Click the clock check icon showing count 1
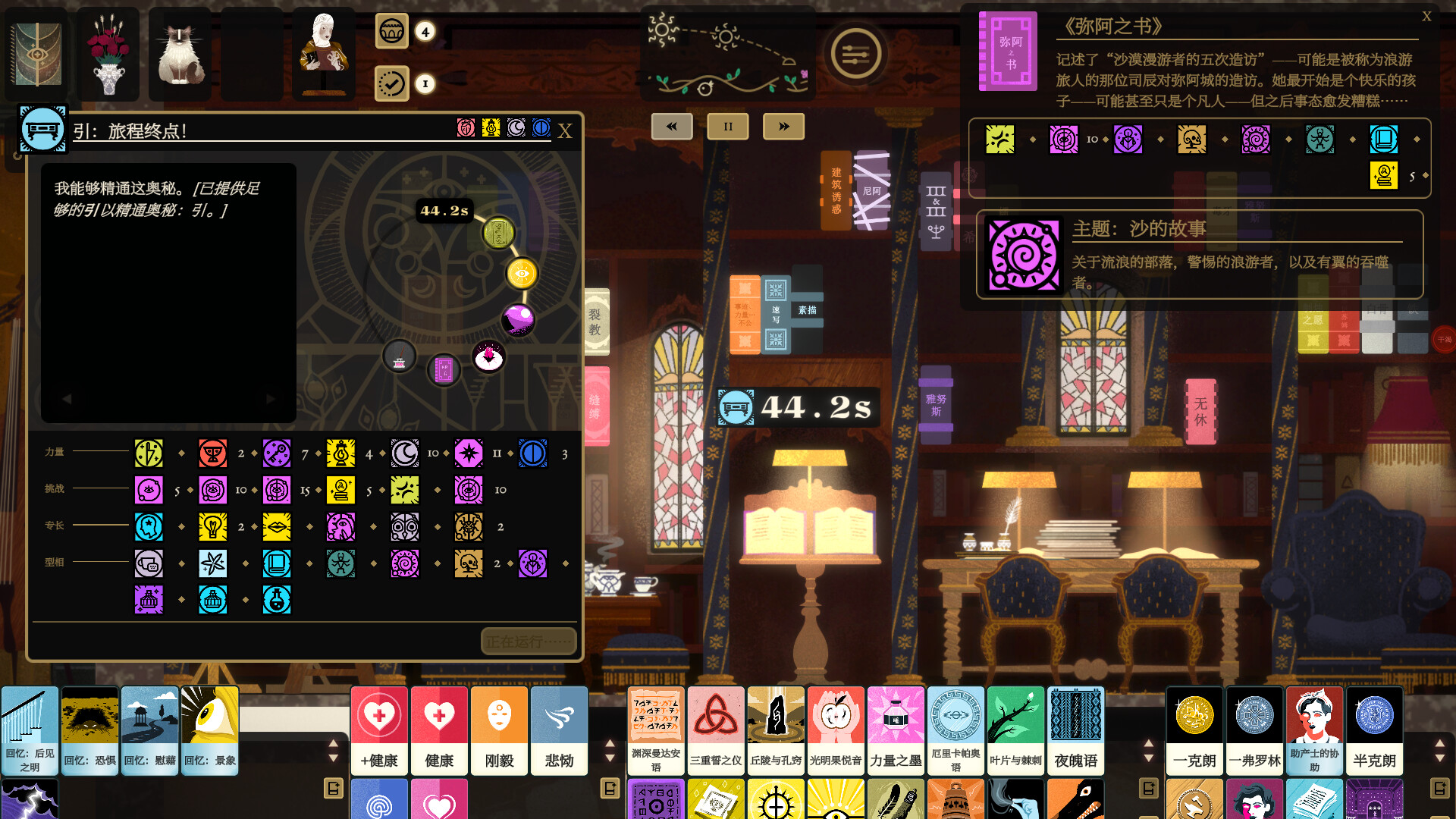Screen dimensions: 1456x819 coord(391,84)
